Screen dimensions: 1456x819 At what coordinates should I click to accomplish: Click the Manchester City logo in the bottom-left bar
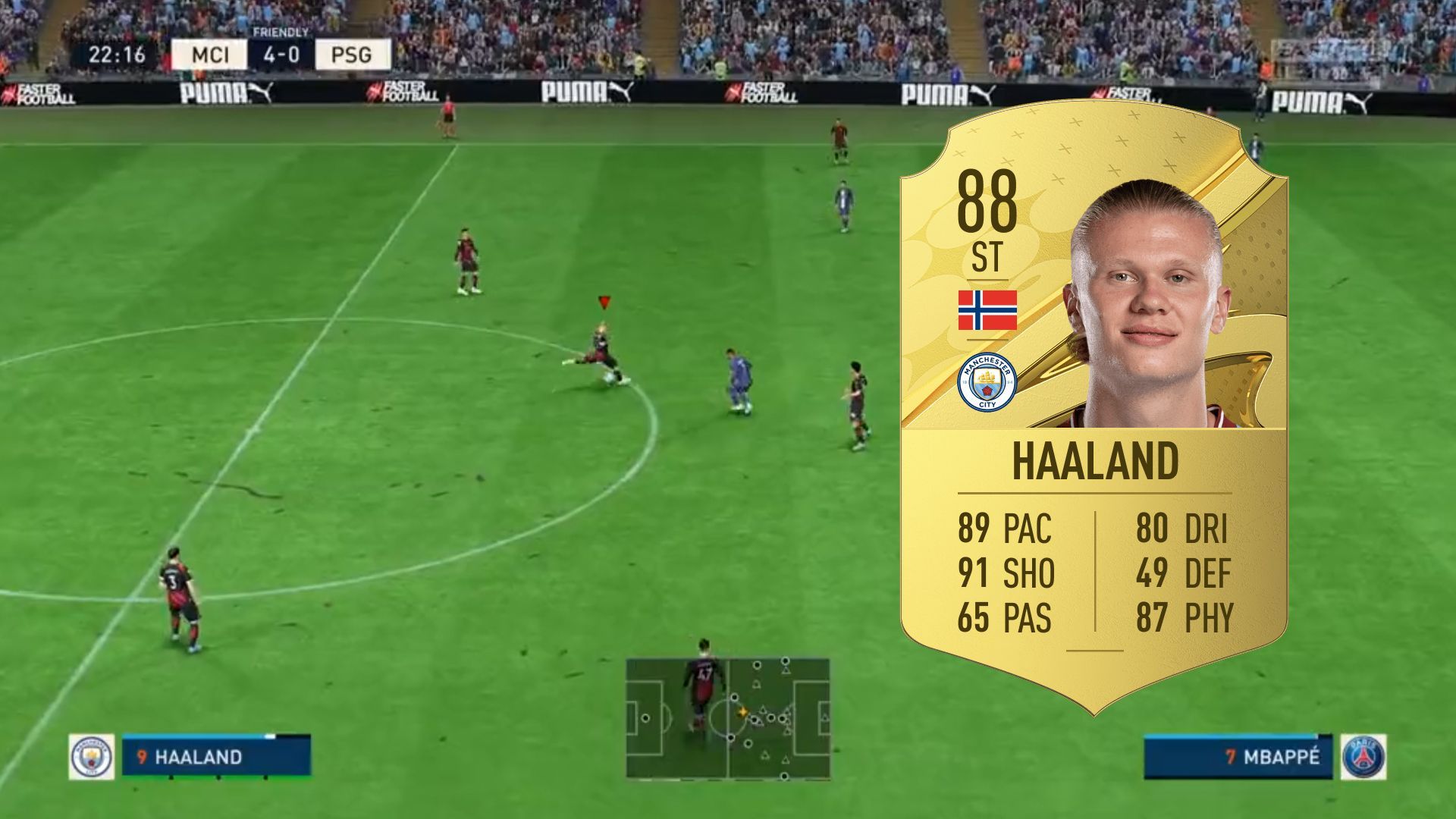click(91, 757)
